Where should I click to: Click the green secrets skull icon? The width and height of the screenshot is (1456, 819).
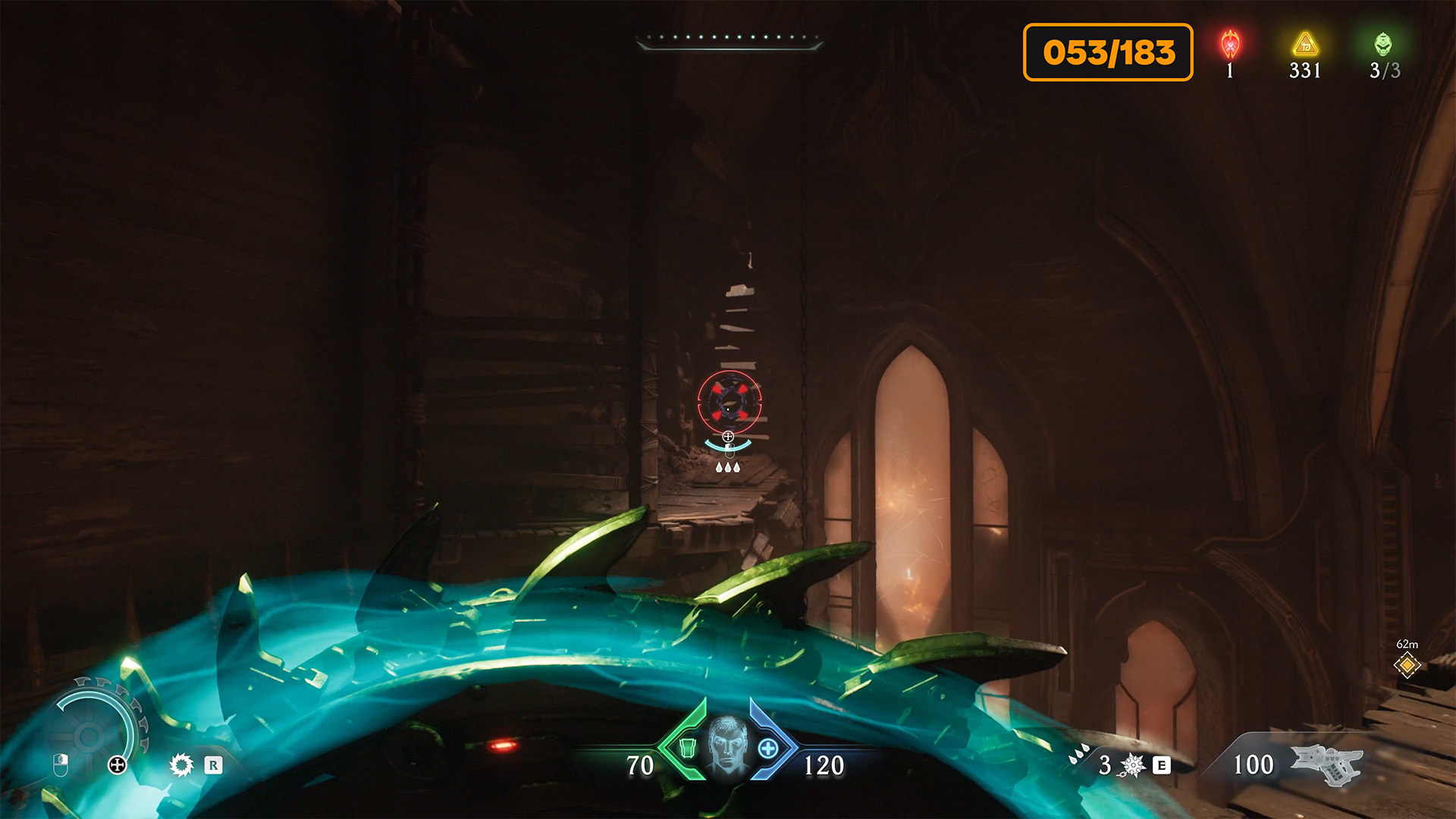[x=1383, y=44]
